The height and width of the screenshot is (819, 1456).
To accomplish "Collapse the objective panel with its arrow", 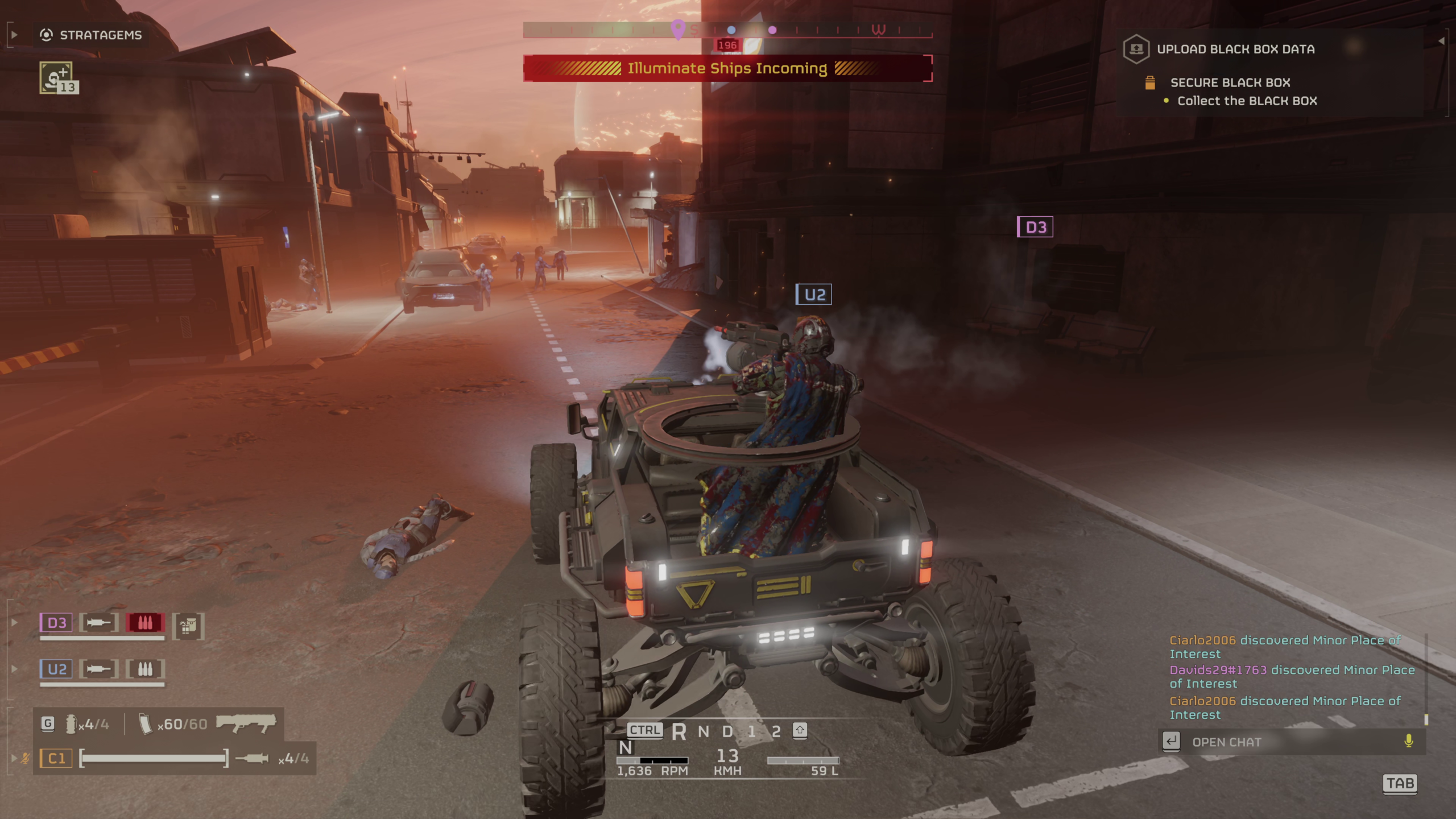I will pyautogui.click(x=1441, y=41).
